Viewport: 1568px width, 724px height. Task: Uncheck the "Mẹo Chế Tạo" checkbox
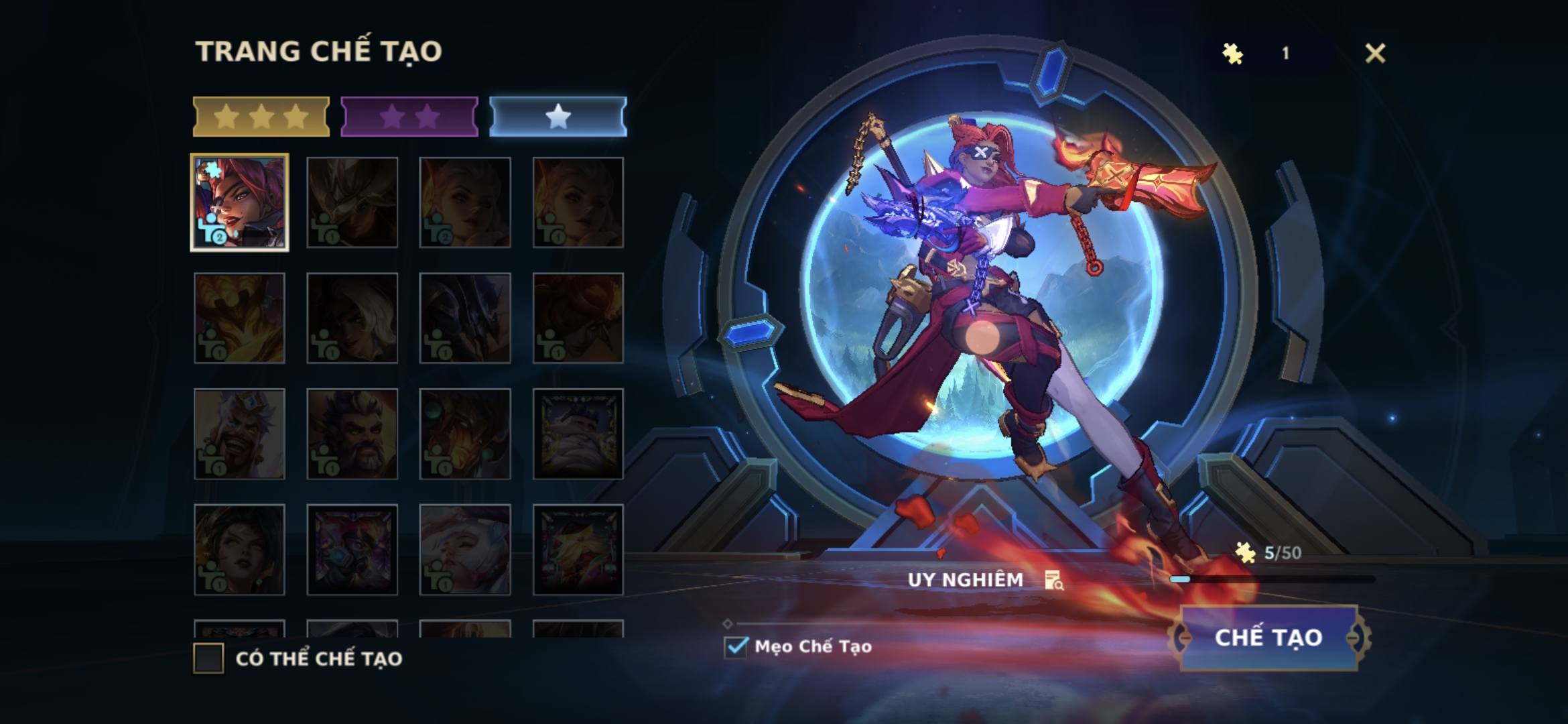pos(736,646)
